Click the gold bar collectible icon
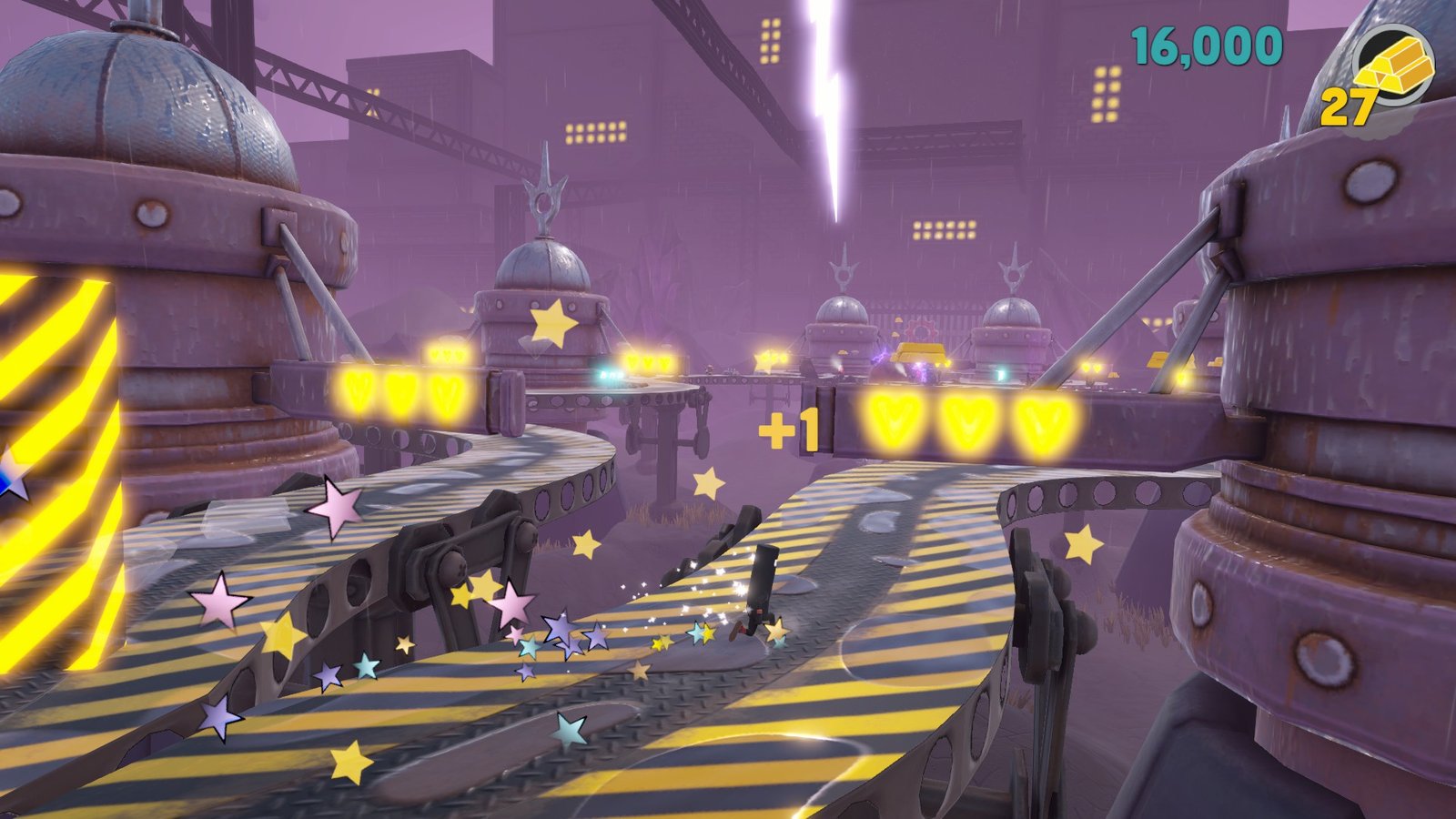The image size is (1456, 819). [1393, 64]
